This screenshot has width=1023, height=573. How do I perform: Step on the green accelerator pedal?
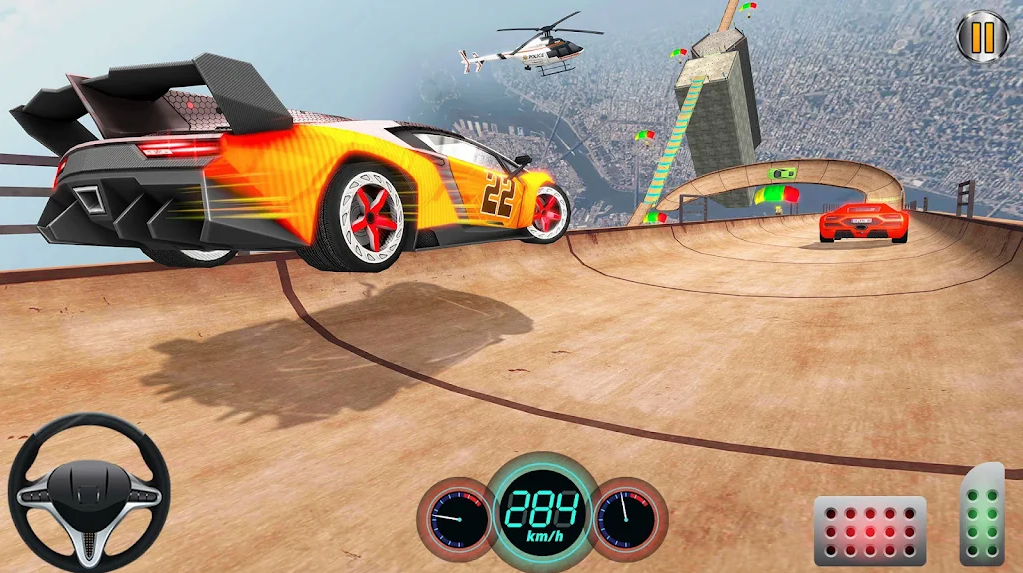(982, 516)
